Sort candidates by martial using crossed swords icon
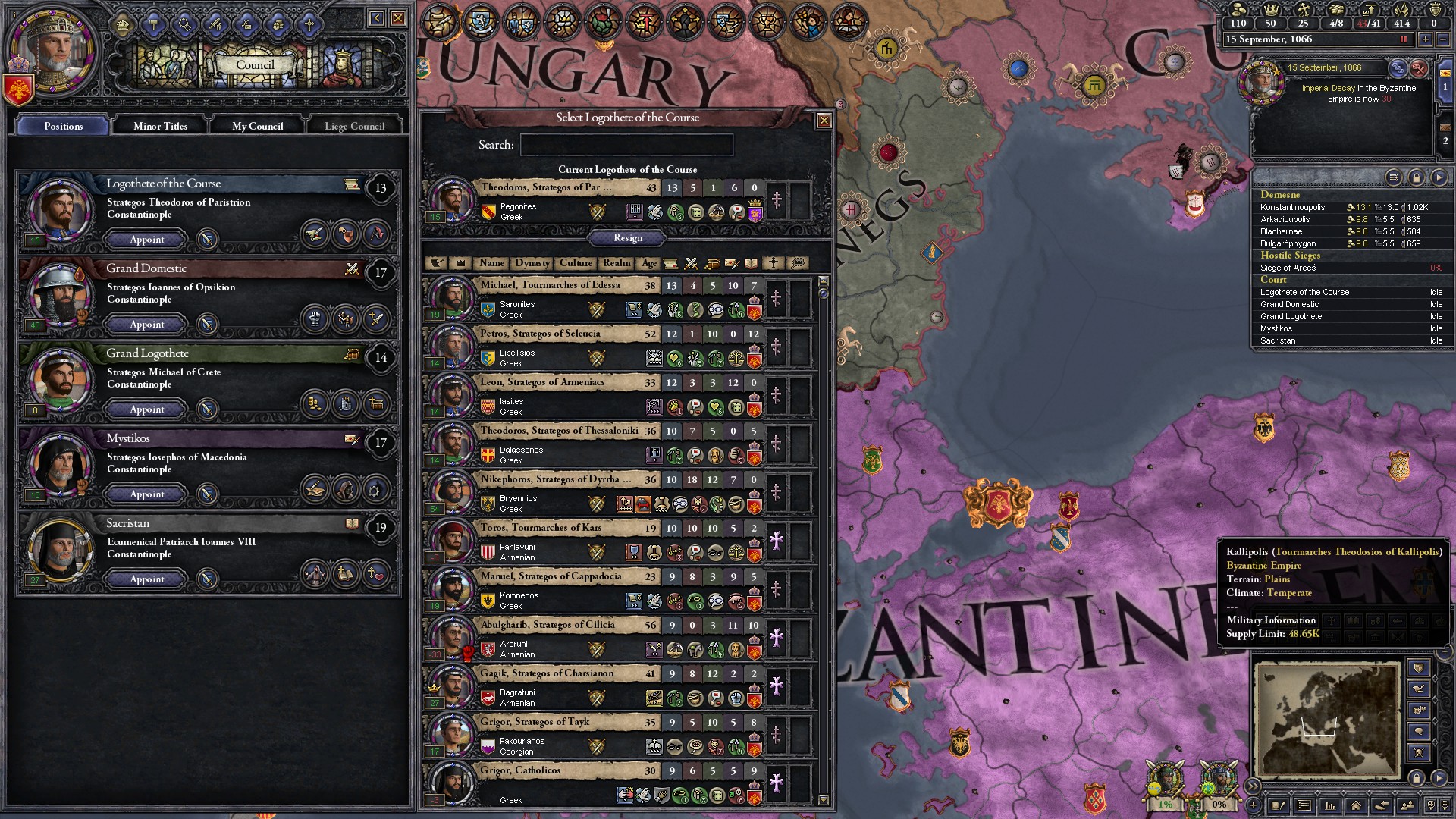 (690, 265)
